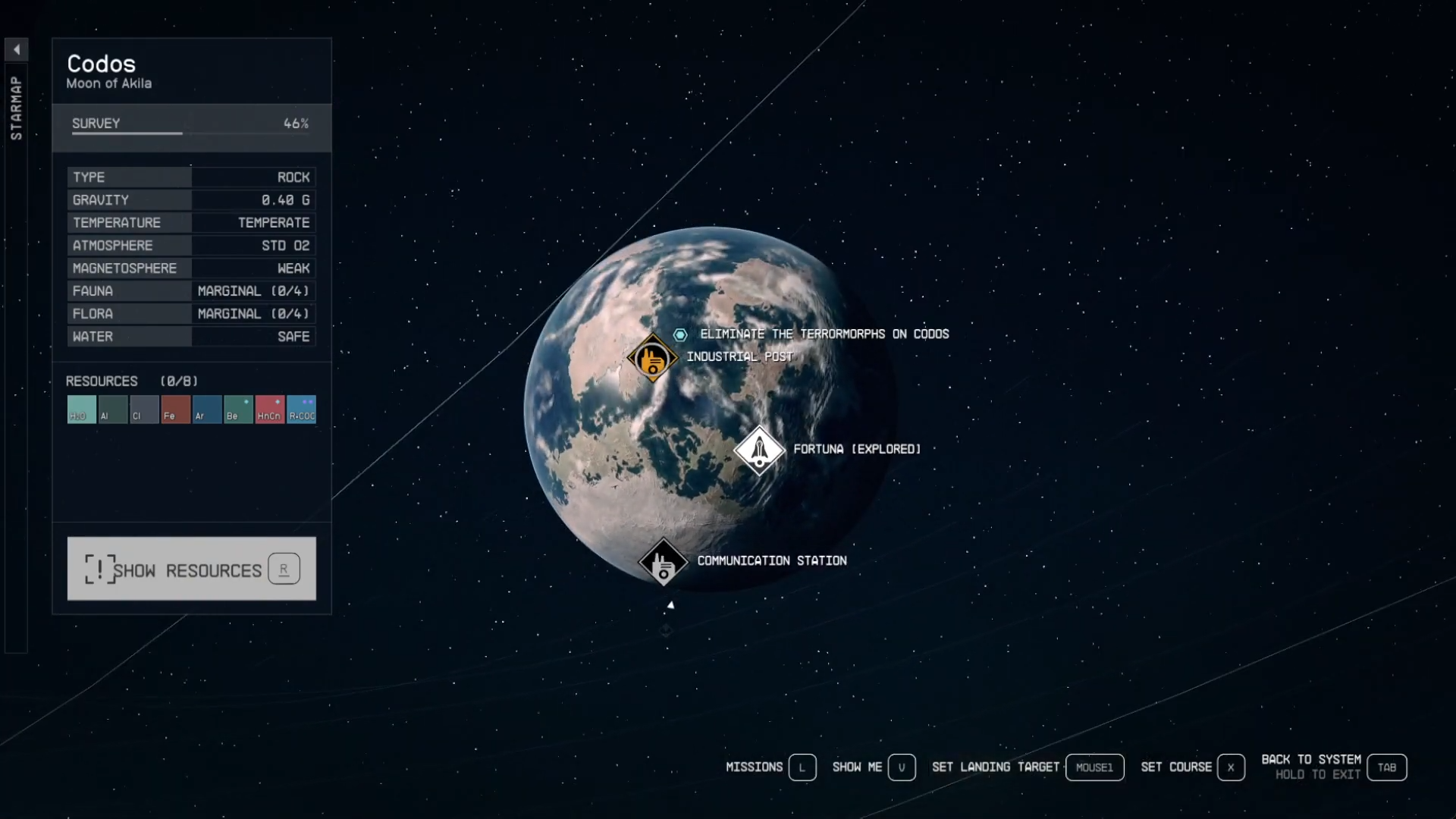Click the Show Resources button
1456x819 pixels.
pyautogui.click(x=191, y=569)
